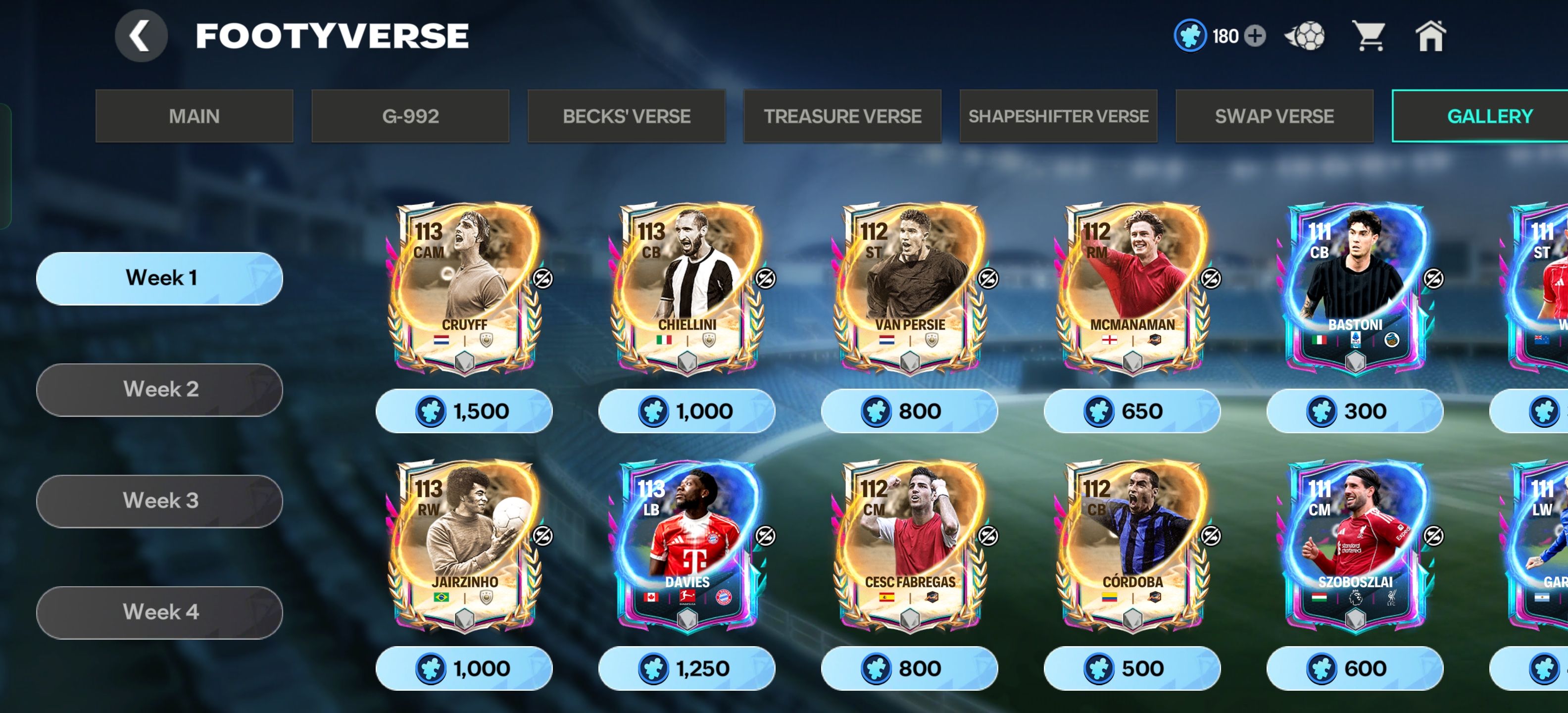Image resolution: width=1568 pixels, height=713 pixels.
Task: Purchase Szoboszlai for 600 tokens
Action: point(1355,668)
